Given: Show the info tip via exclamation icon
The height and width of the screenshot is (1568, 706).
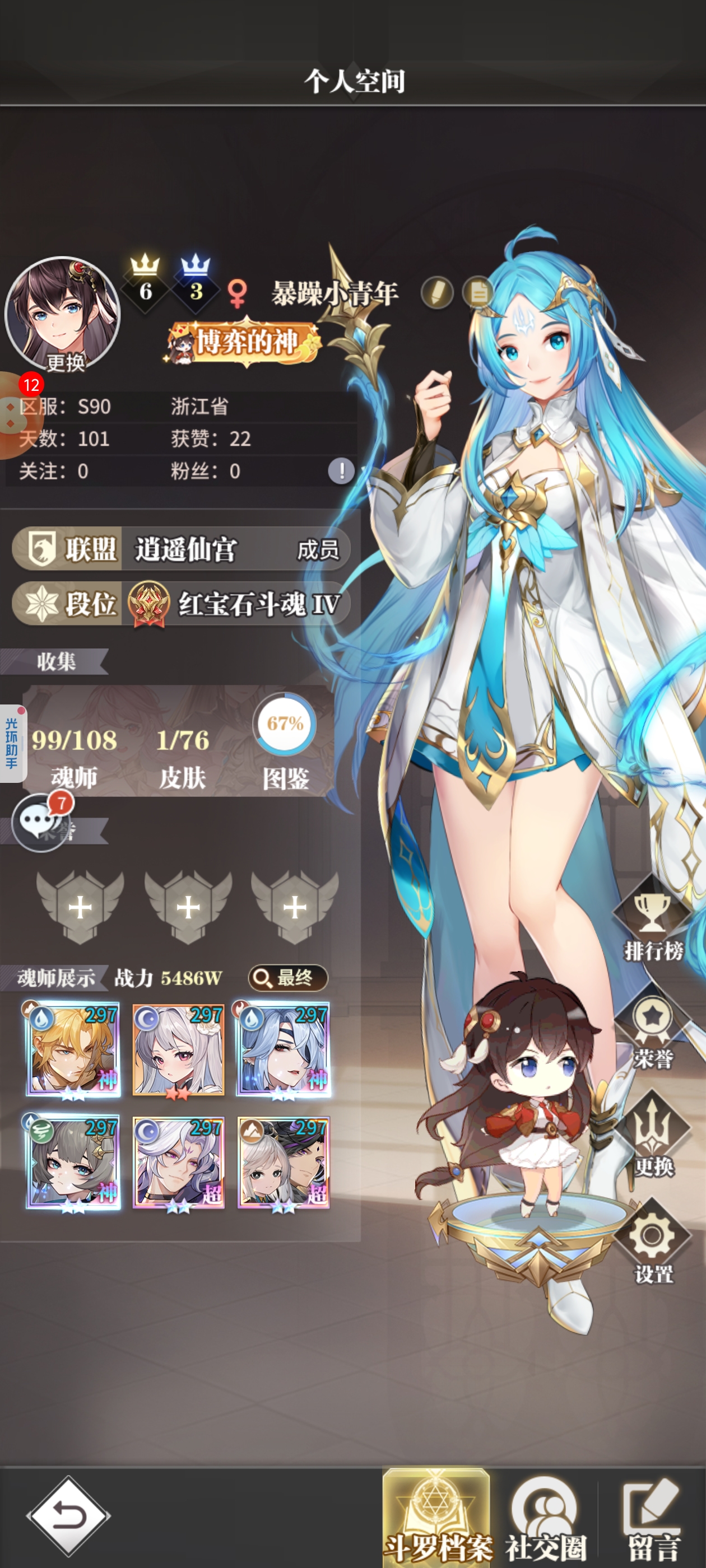Looking at the screenshot, I should coord(341,470).
